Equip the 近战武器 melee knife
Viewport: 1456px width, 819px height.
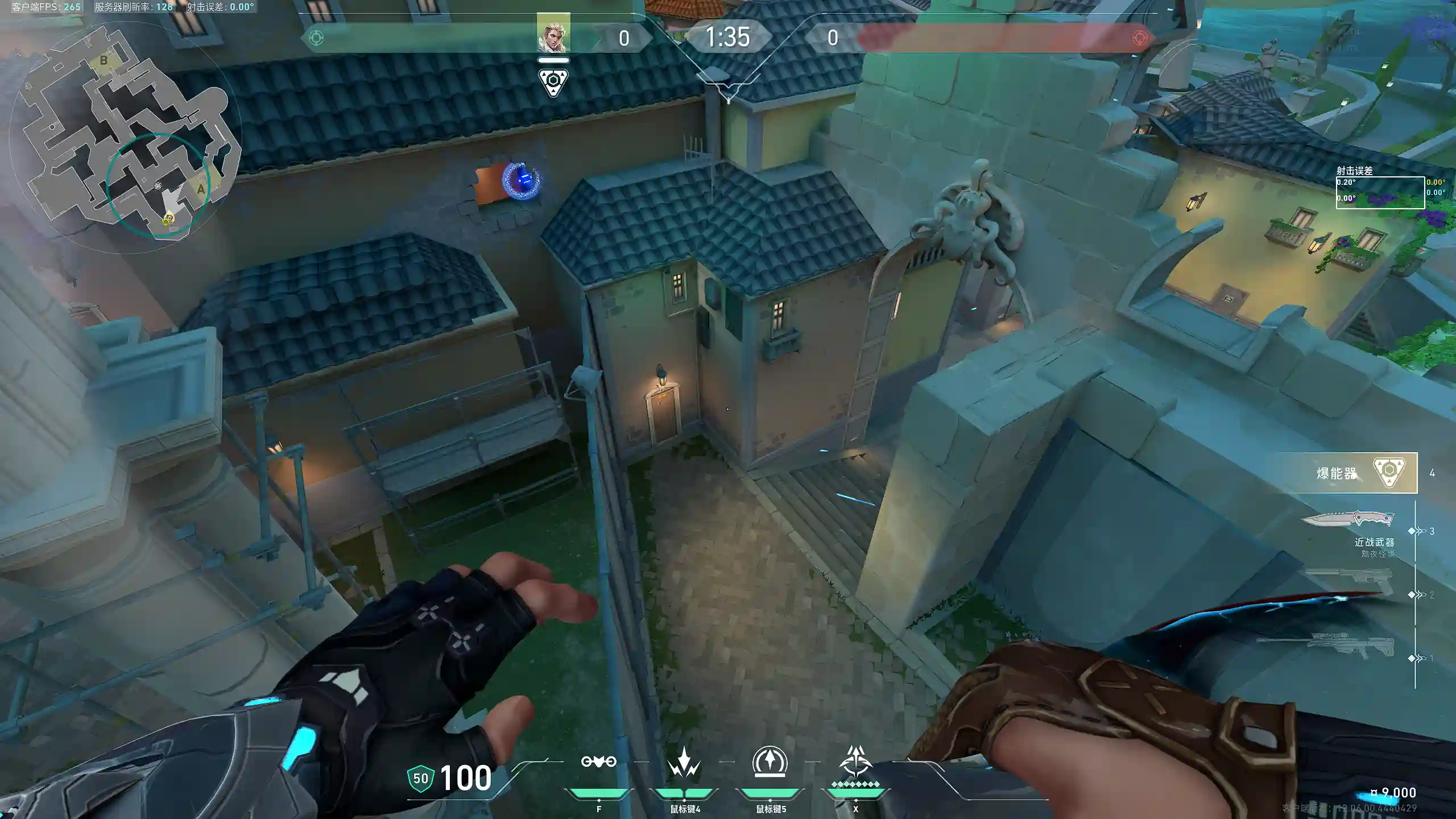pyautogui.click(x=1348, y=520)
